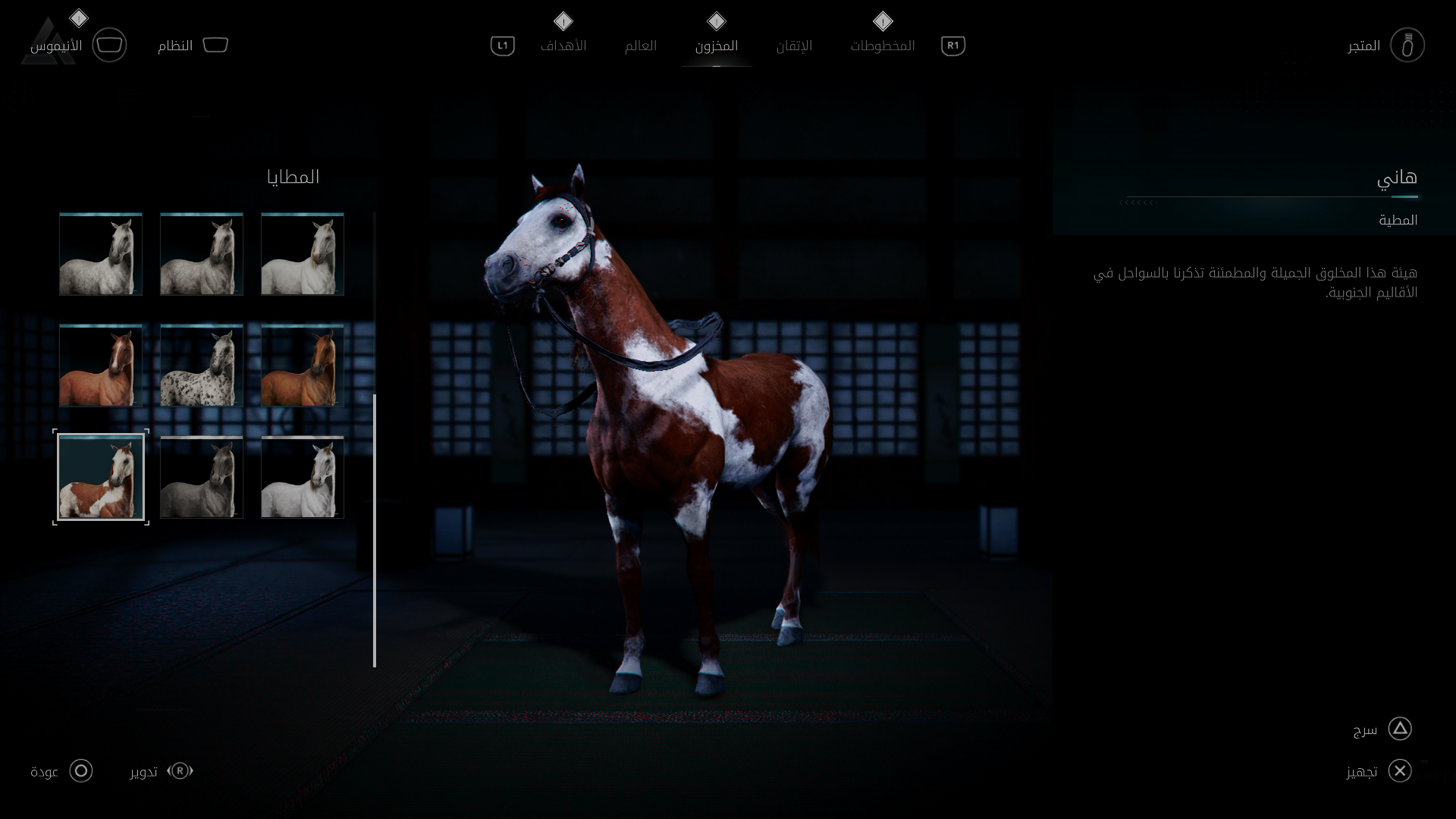
Task: Pick the chestnut horse with white blaze
Action: 101,366
